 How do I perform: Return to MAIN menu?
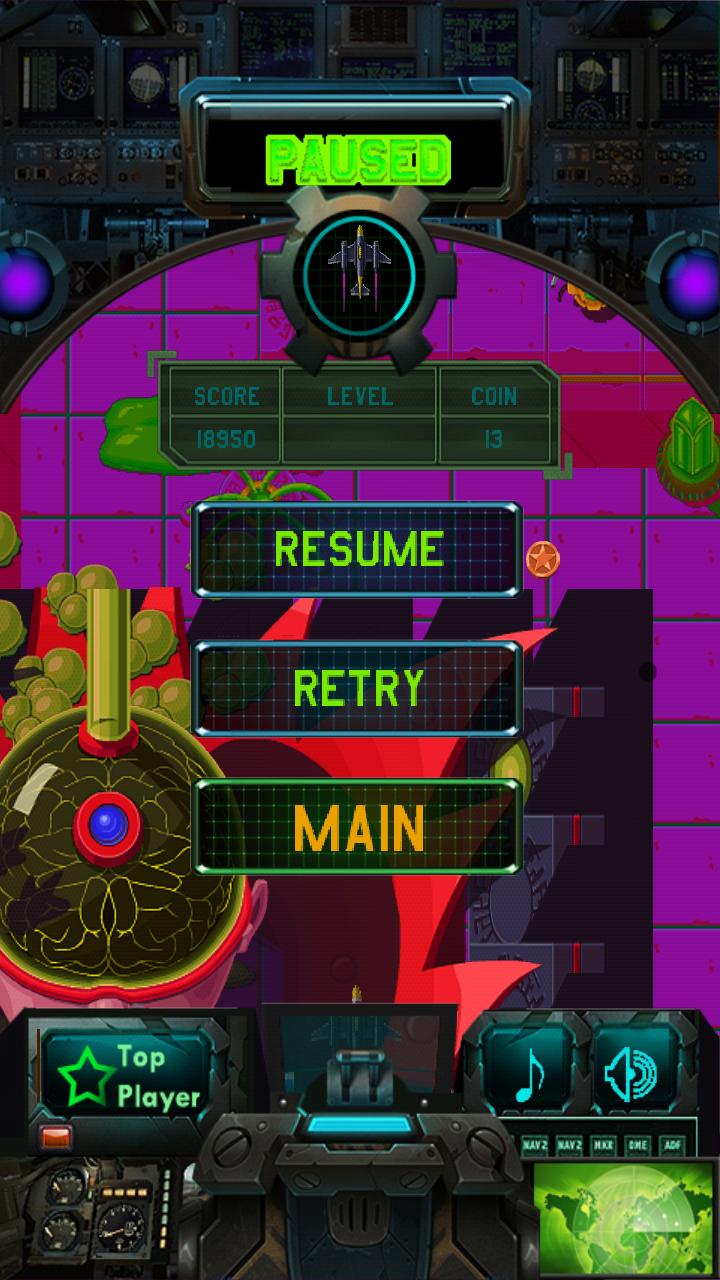coord(357,826)
